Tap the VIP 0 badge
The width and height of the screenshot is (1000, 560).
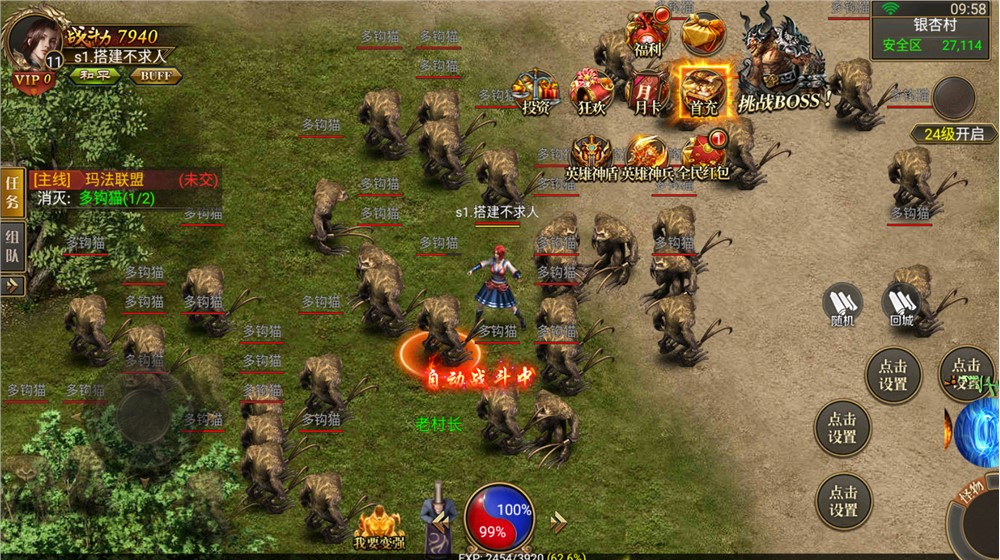tap(33, 79)
